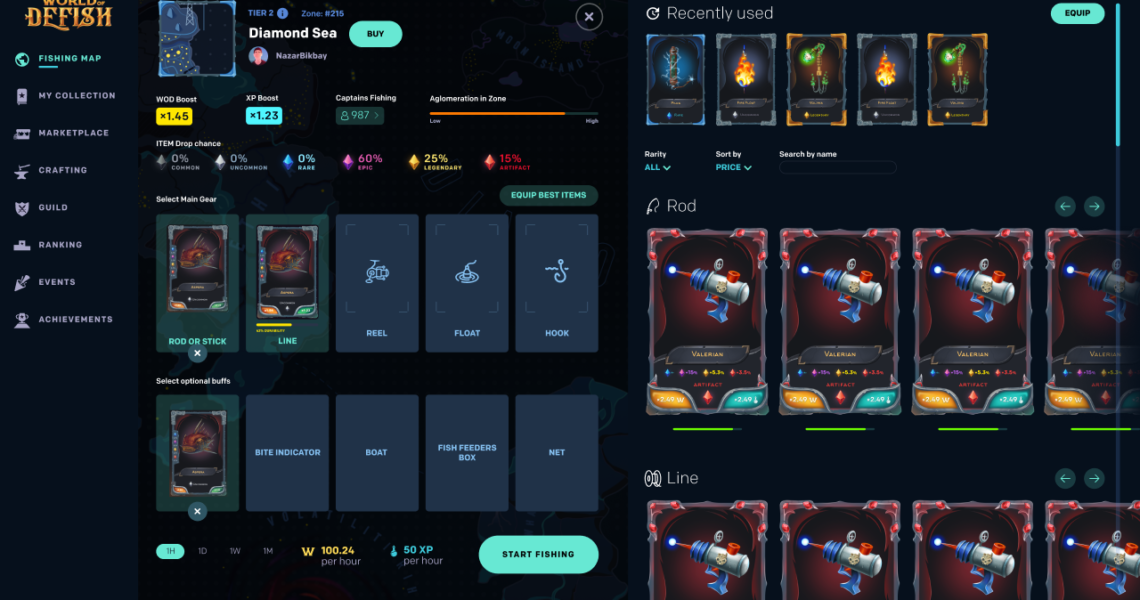The height and width of the screenshot is (600, 1140).
Task: Click Equip Best Items button
Action: [x=549, y=195]
